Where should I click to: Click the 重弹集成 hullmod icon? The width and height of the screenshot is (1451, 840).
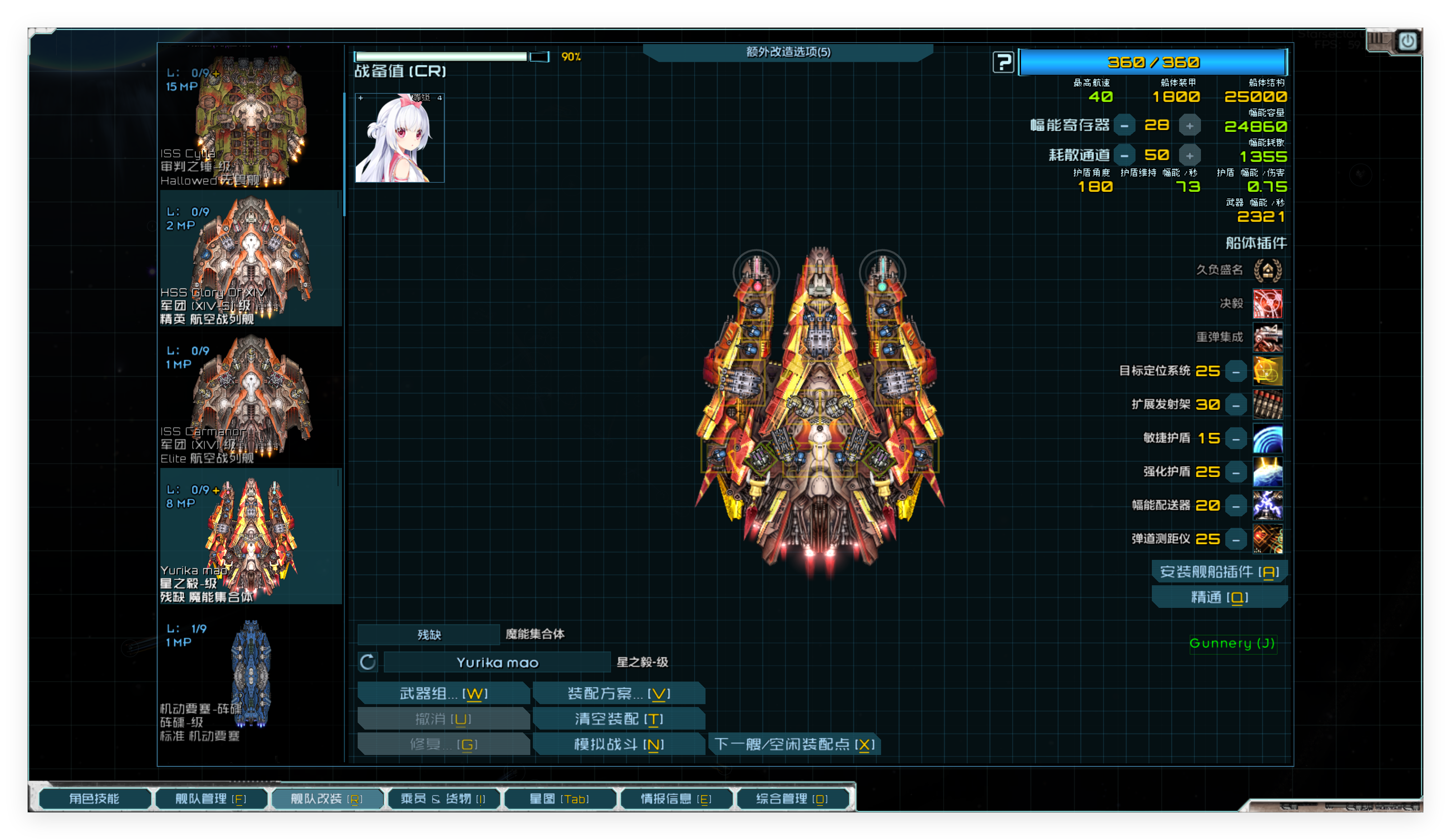[1268, 337]
